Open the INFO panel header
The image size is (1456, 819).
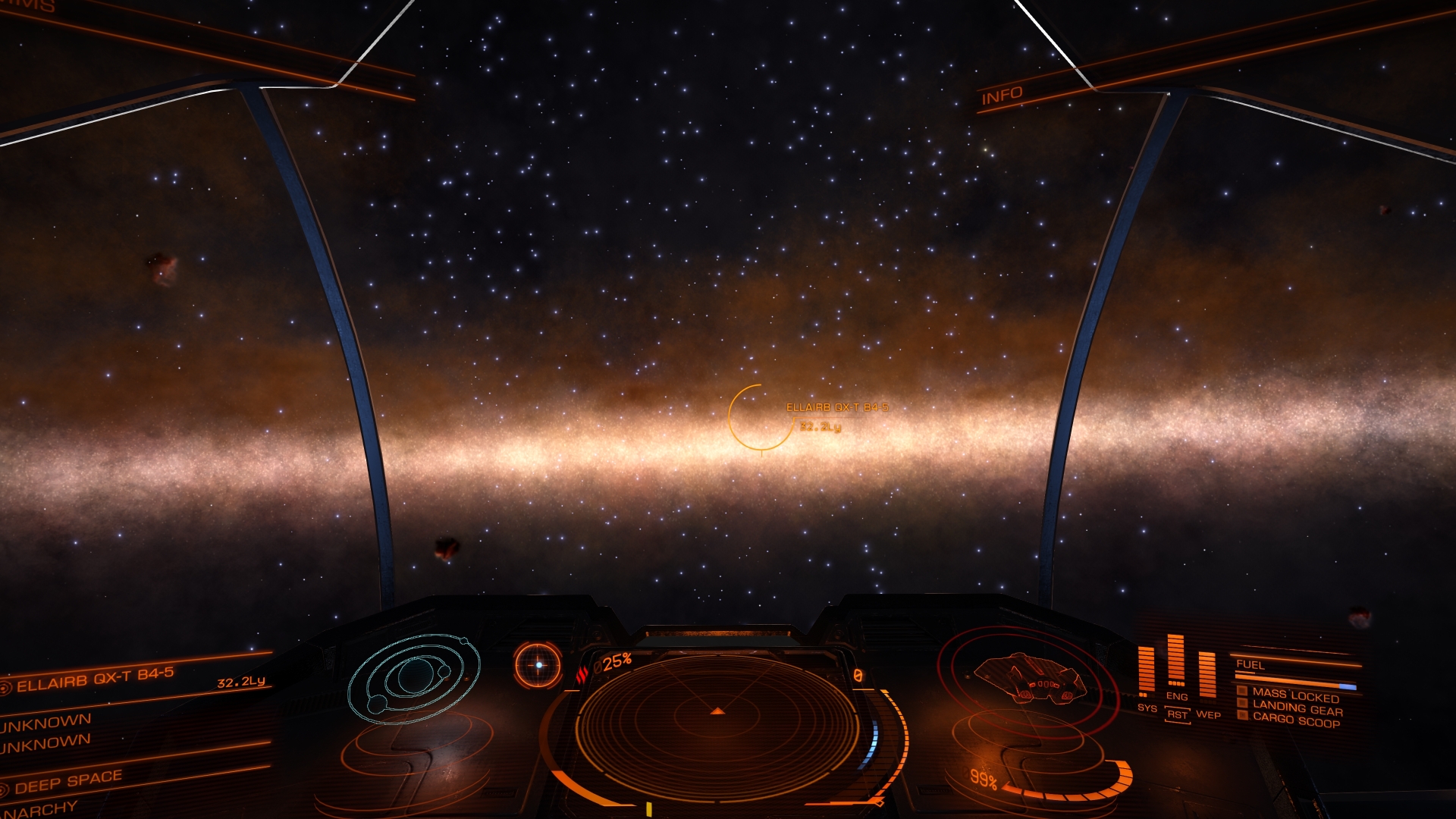1002,96
